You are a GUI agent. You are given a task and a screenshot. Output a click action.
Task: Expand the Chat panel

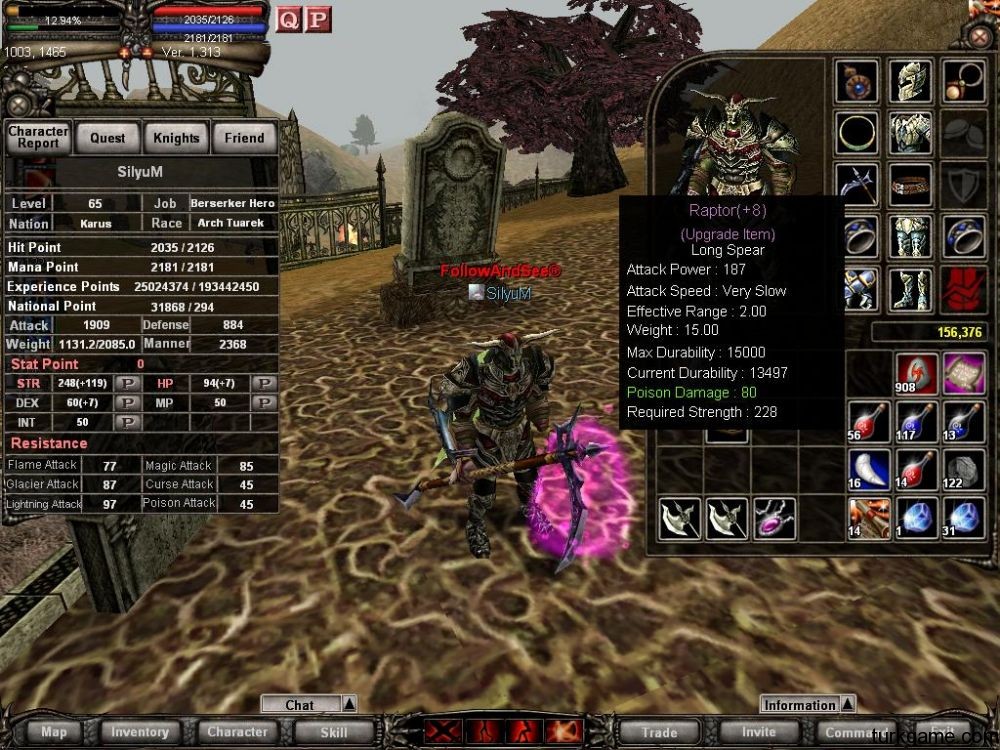point(349,704)
